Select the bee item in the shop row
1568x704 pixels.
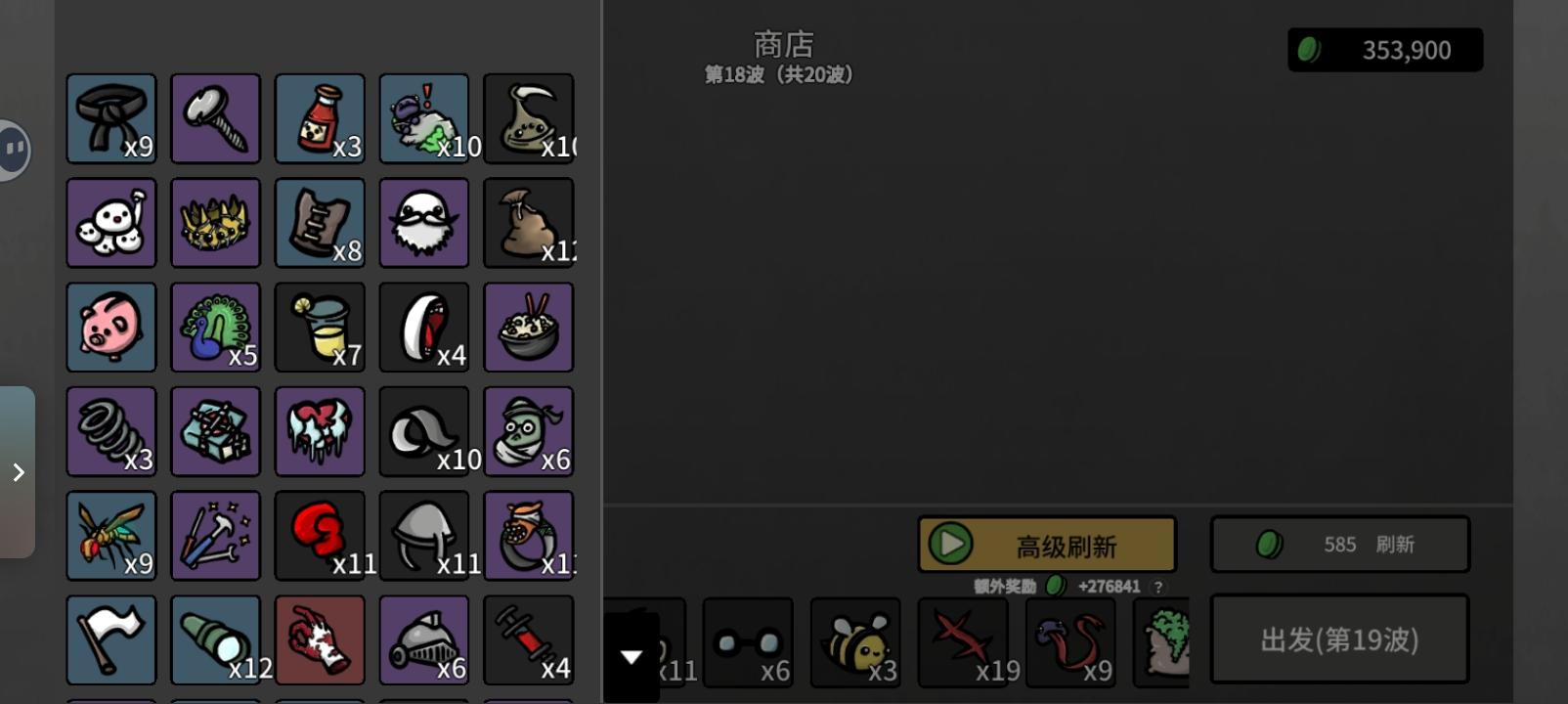point(855,641)
